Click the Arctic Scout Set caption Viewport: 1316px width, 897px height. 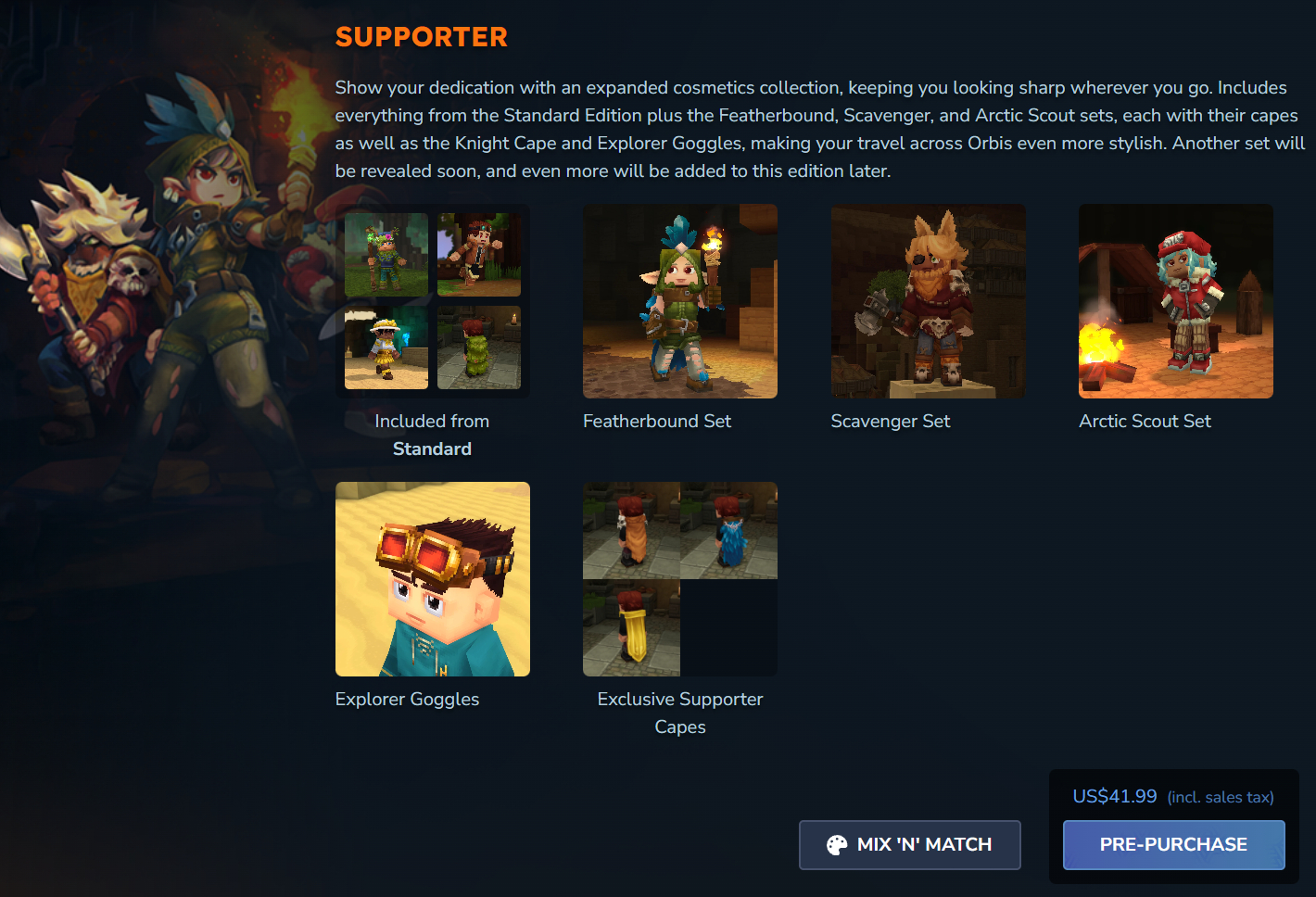tap(1145, 421)
